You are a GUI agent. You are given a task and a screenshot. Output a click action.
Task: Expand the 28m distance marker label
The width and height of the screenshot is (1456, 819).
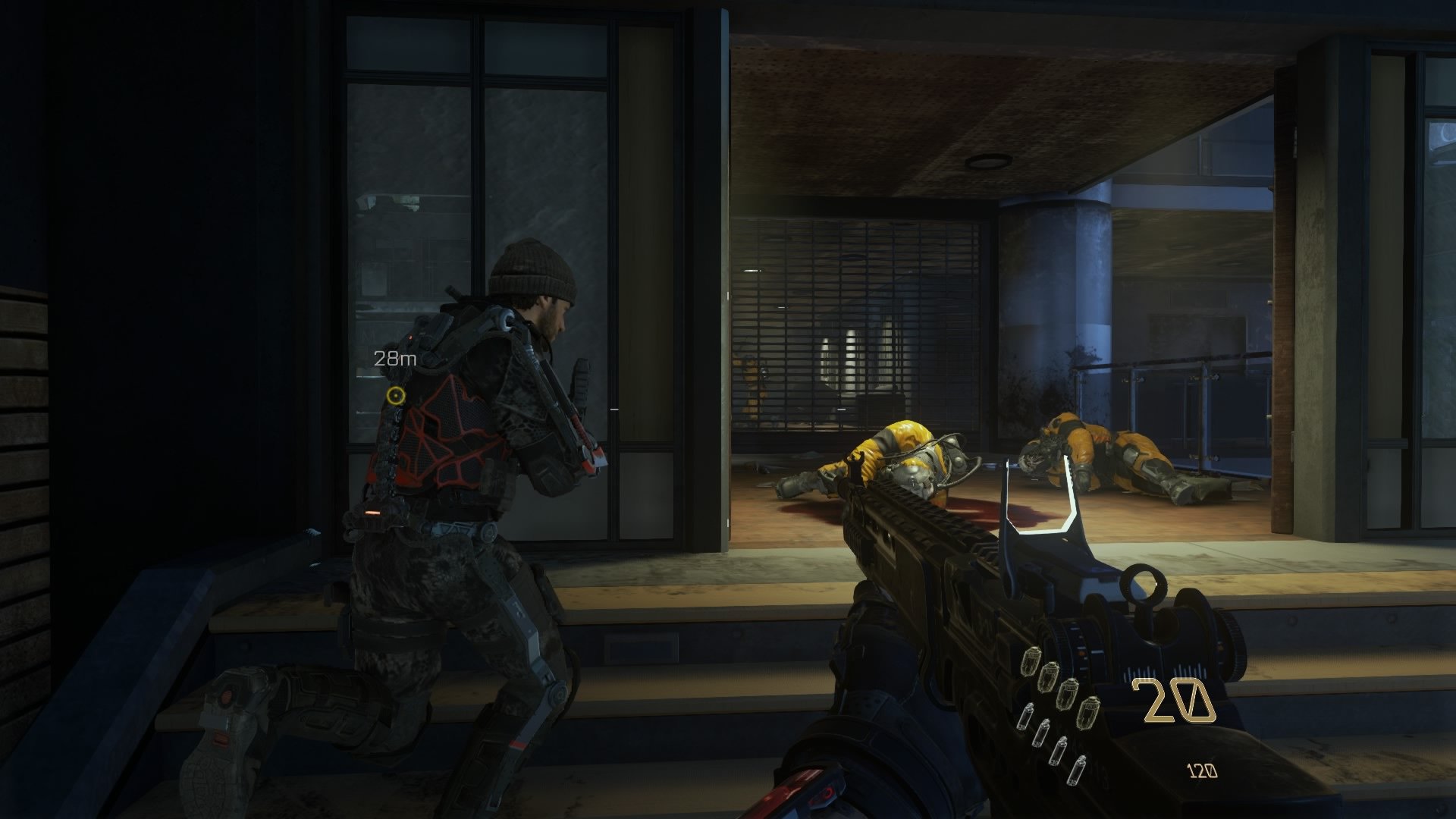click(x=394, y=358)
